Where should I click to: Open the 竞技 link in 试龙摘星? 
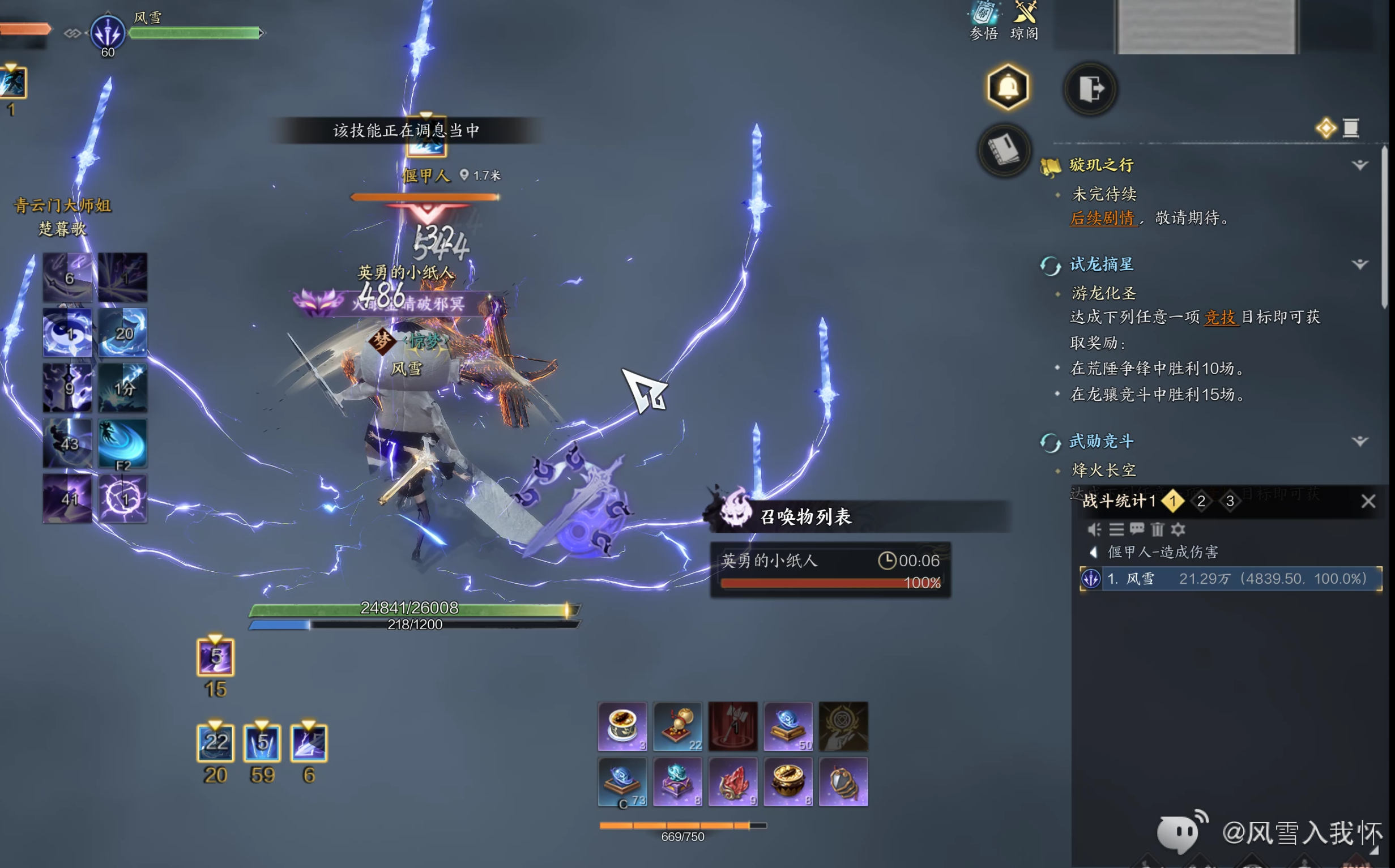point(1221,317)
